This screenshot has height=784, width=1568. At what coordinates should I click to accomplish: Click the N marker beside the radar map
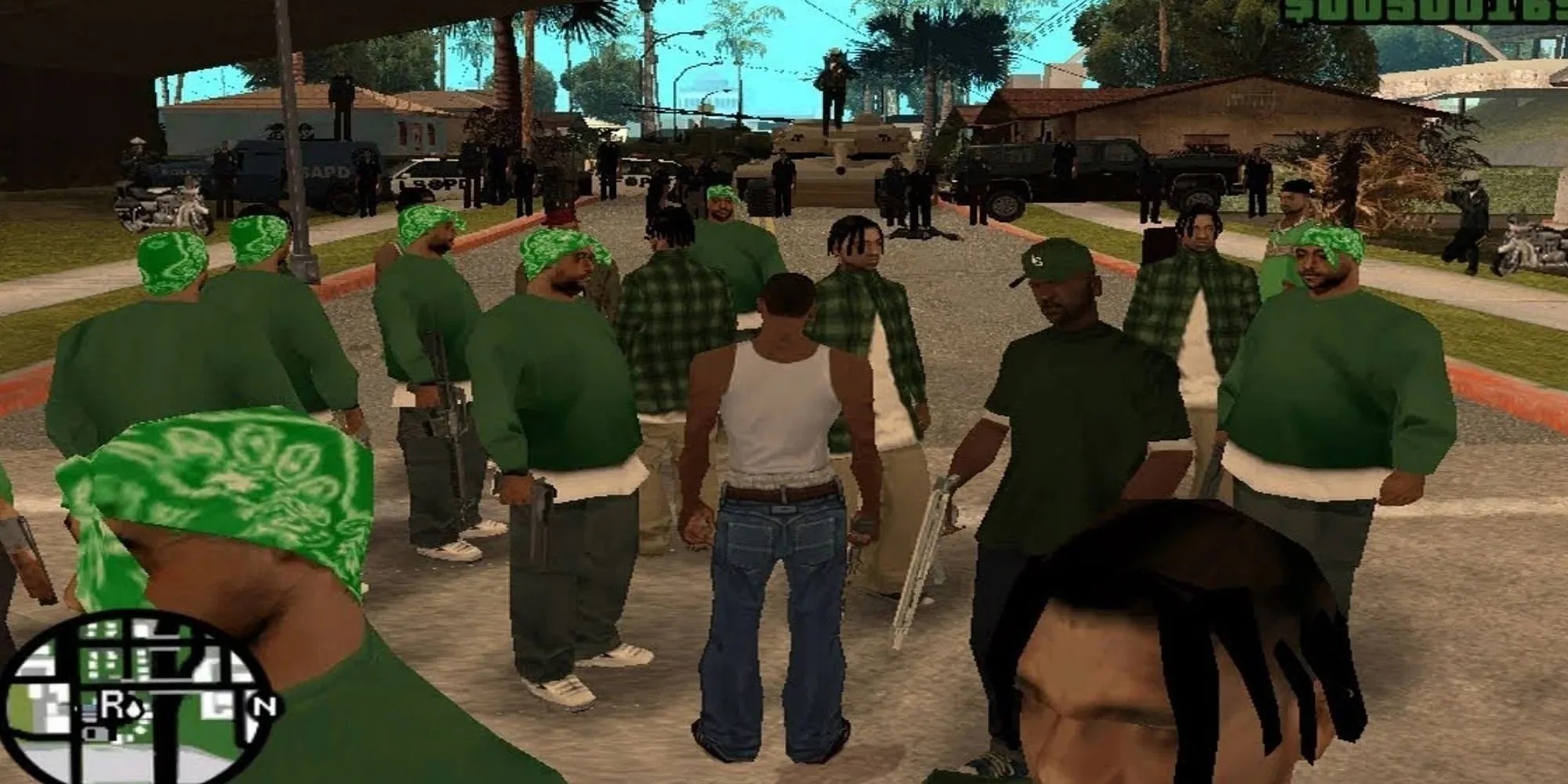click(262, 706)
